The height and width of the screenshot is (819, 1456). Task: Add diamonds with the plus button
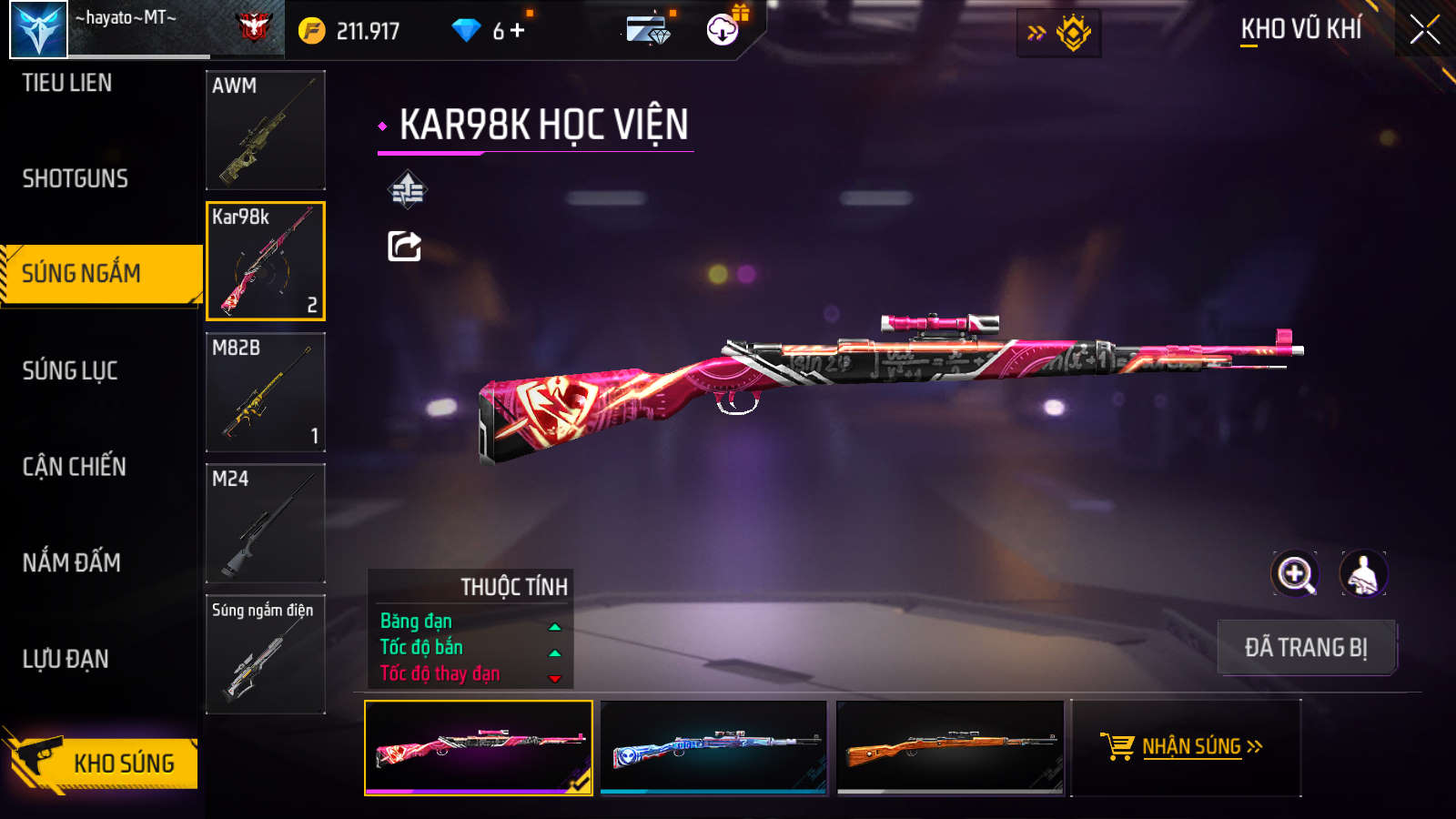518,31
